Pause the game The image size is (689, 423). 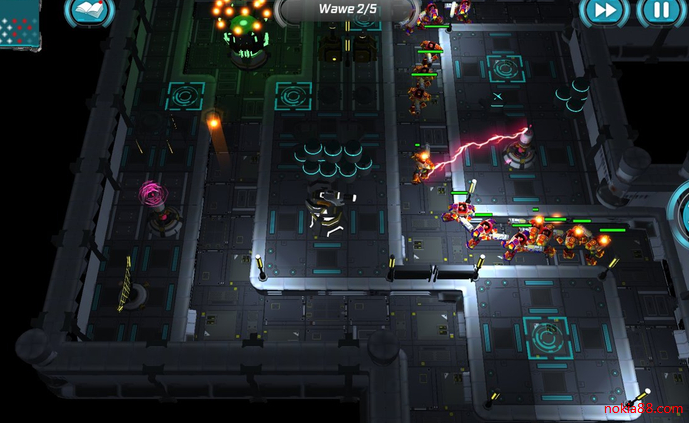(x=657, y=10)
